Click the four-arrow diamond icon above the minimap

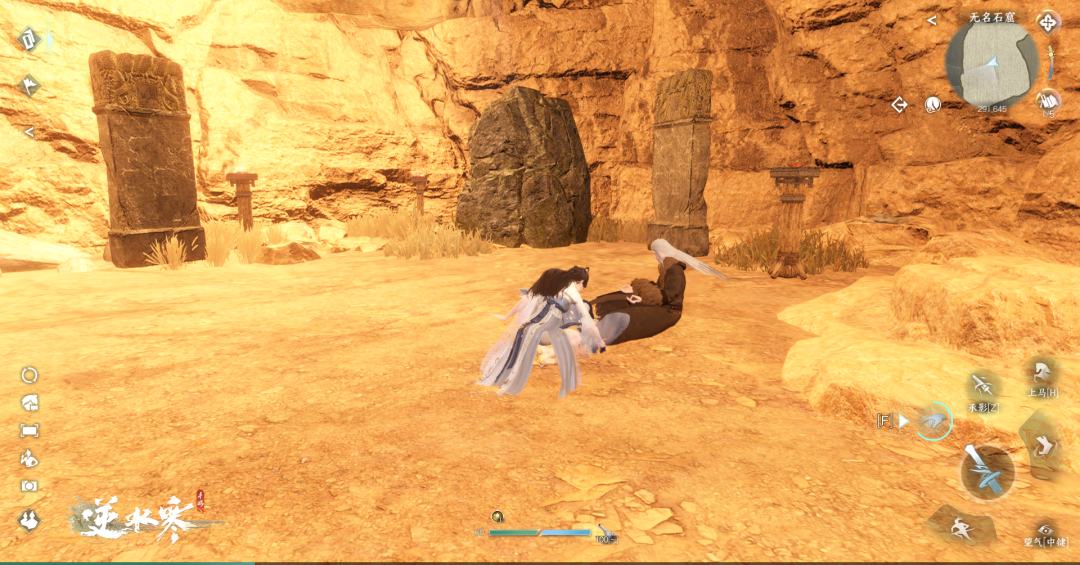(x=1047, y=21)
